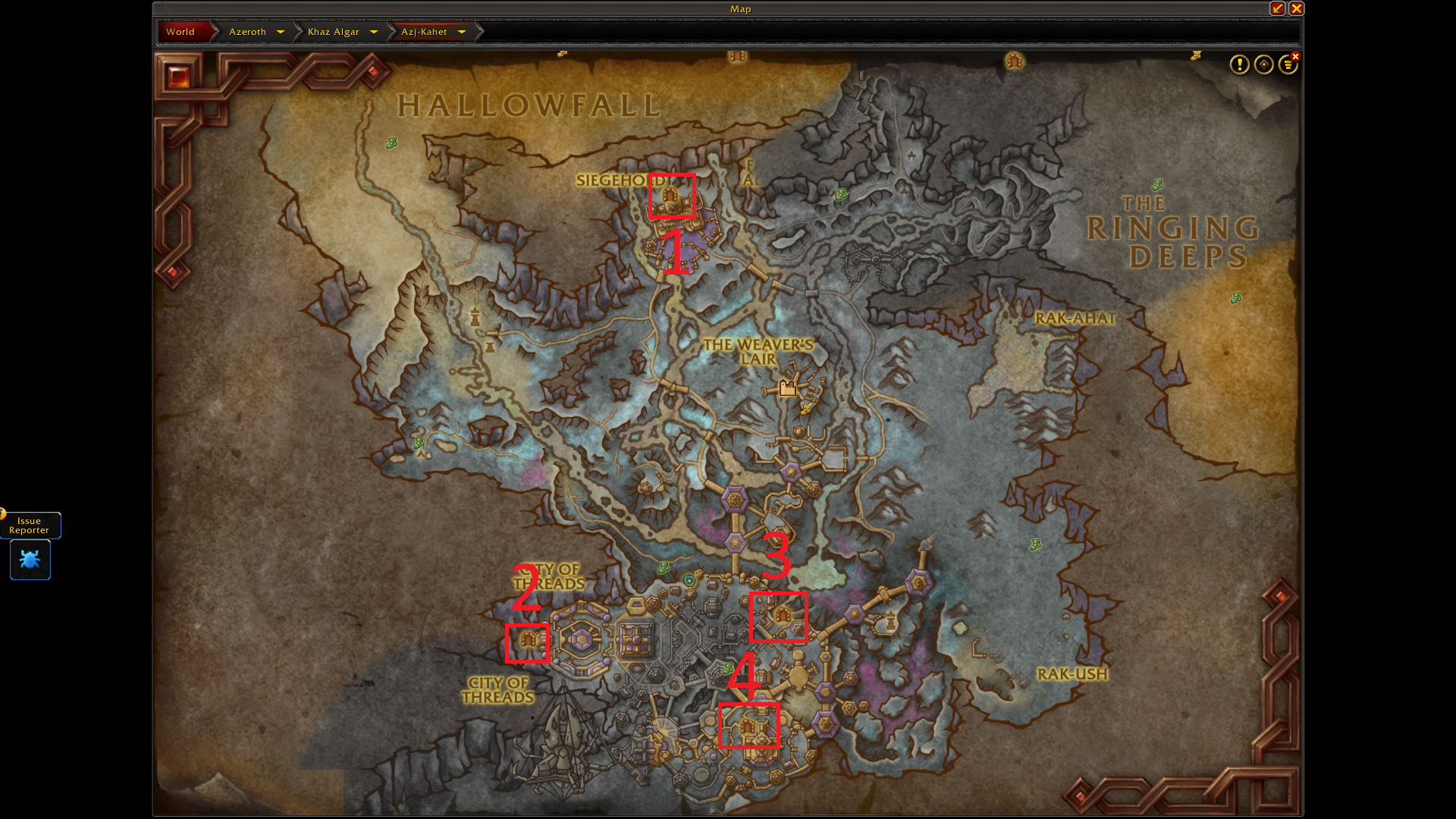
Task: Select the entrance marker boxed as 2
Action: tap(528, 642)
